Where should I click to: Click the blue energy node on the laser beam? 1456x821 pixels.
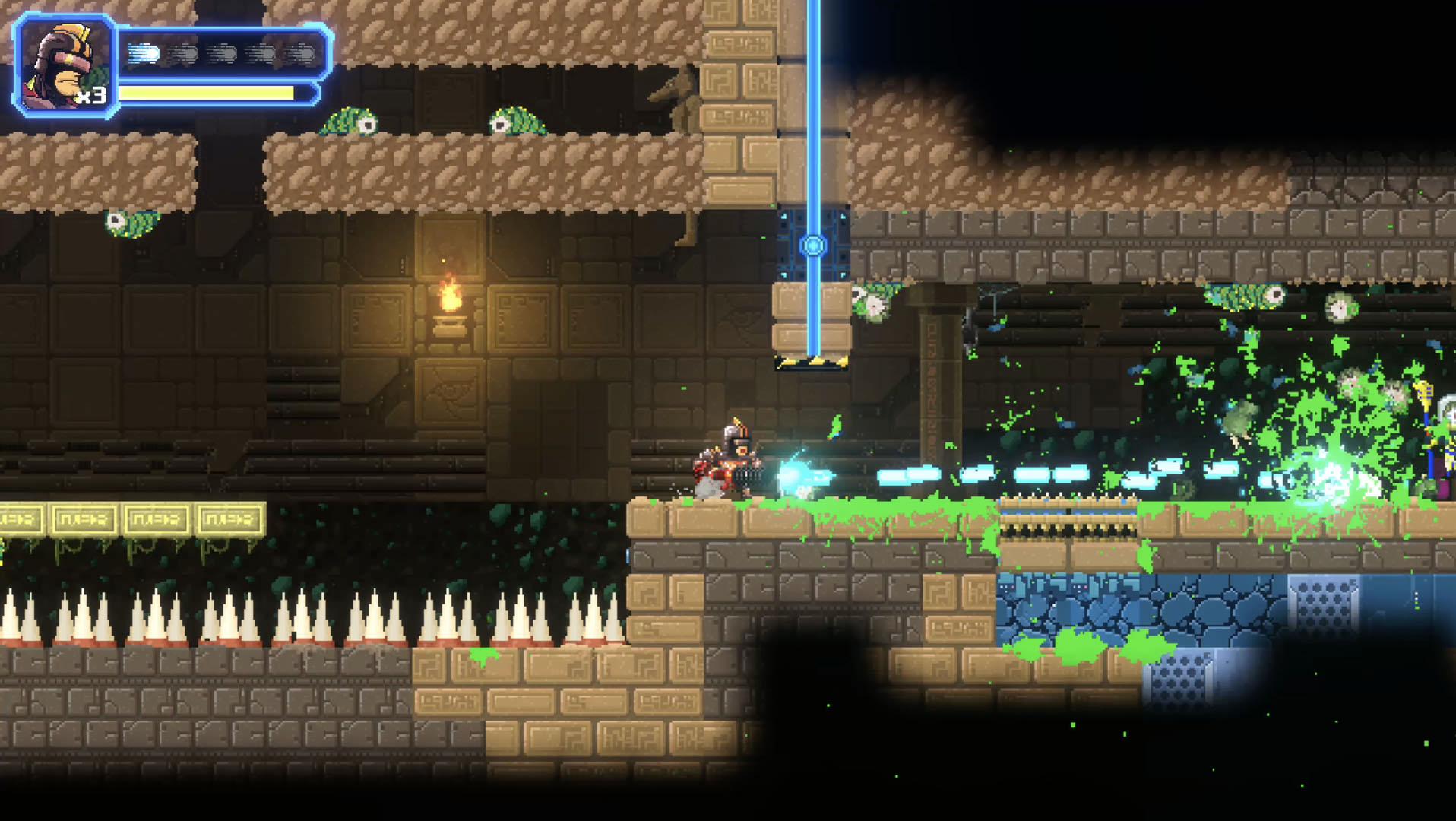[815, 245]
